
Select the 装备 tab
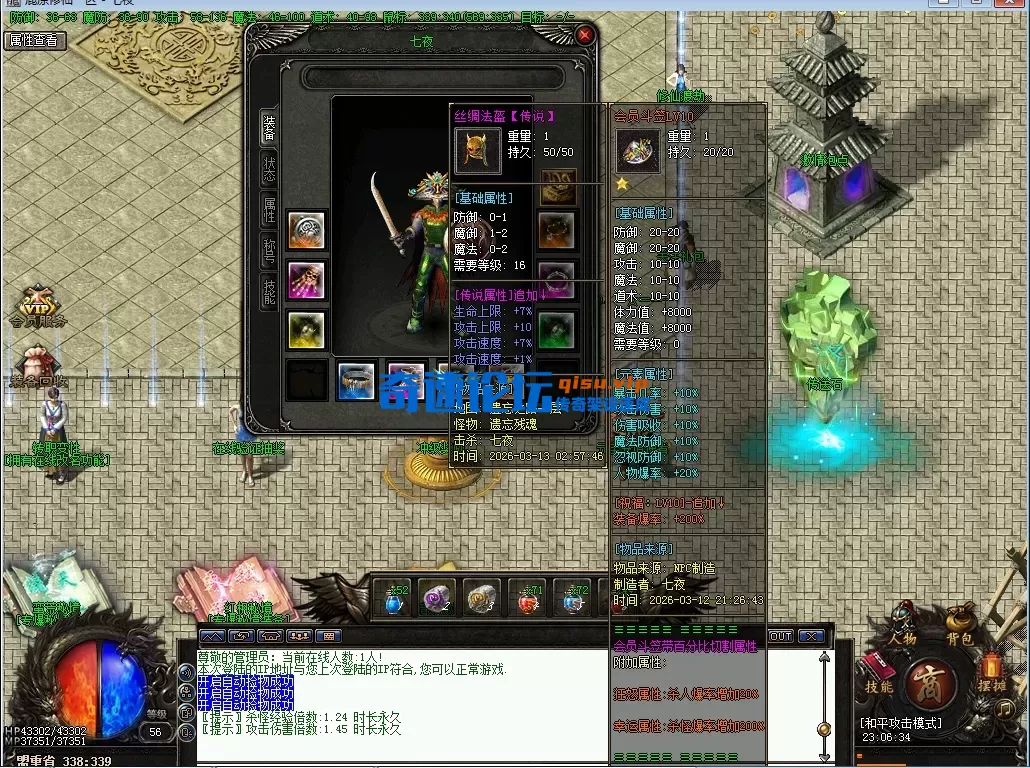click(269, 127)
